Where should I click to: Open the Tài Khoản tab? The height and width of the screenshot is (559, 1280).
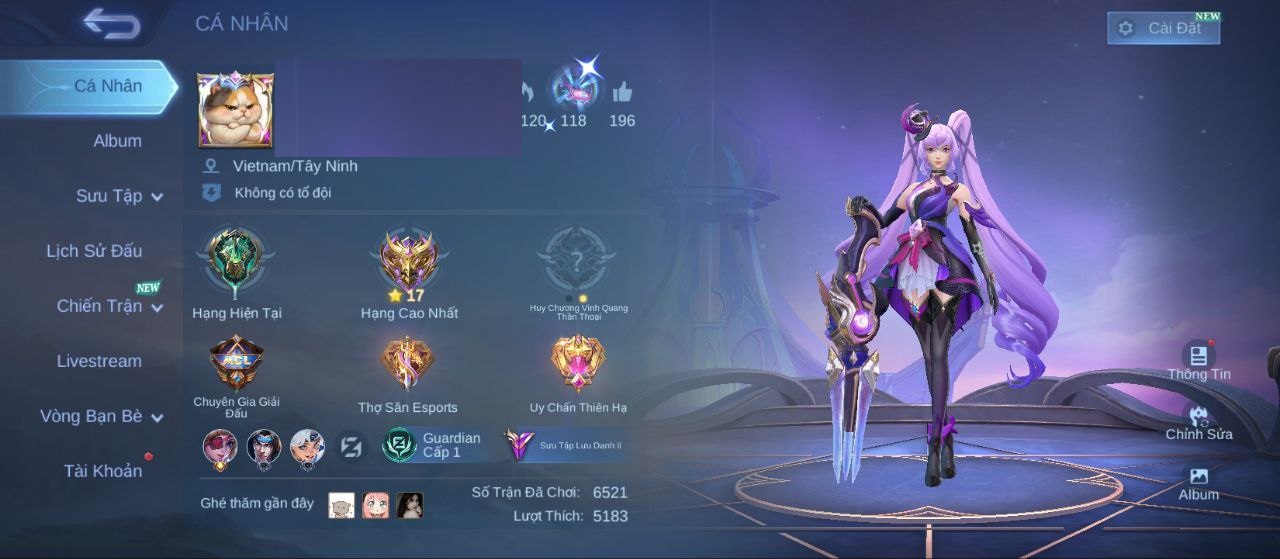[x=103, y=471]
